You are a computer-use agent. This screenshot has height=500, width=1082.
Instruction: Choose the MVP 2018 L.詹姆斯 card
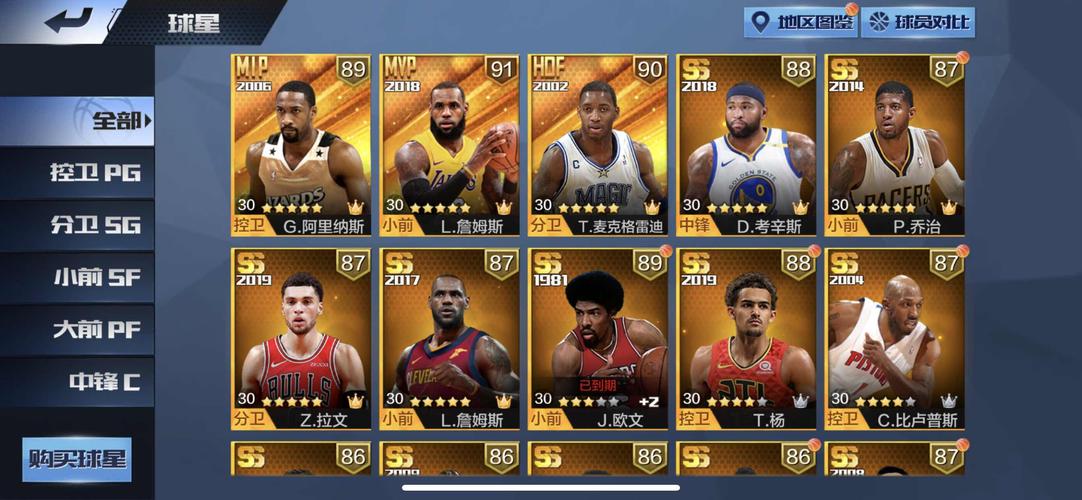[450, 145]
